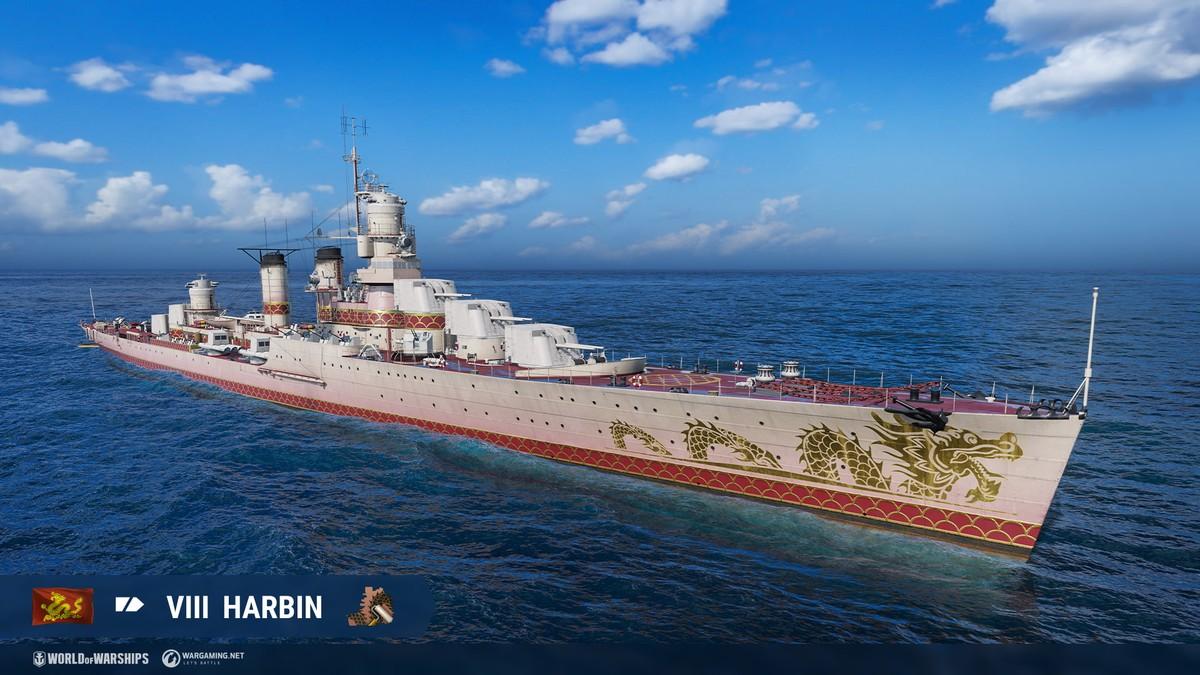Viewport: 1200px width, 675px height.
Task: Click the Pan-Asian dragon flag icon
Action: [x=62, y=606]
